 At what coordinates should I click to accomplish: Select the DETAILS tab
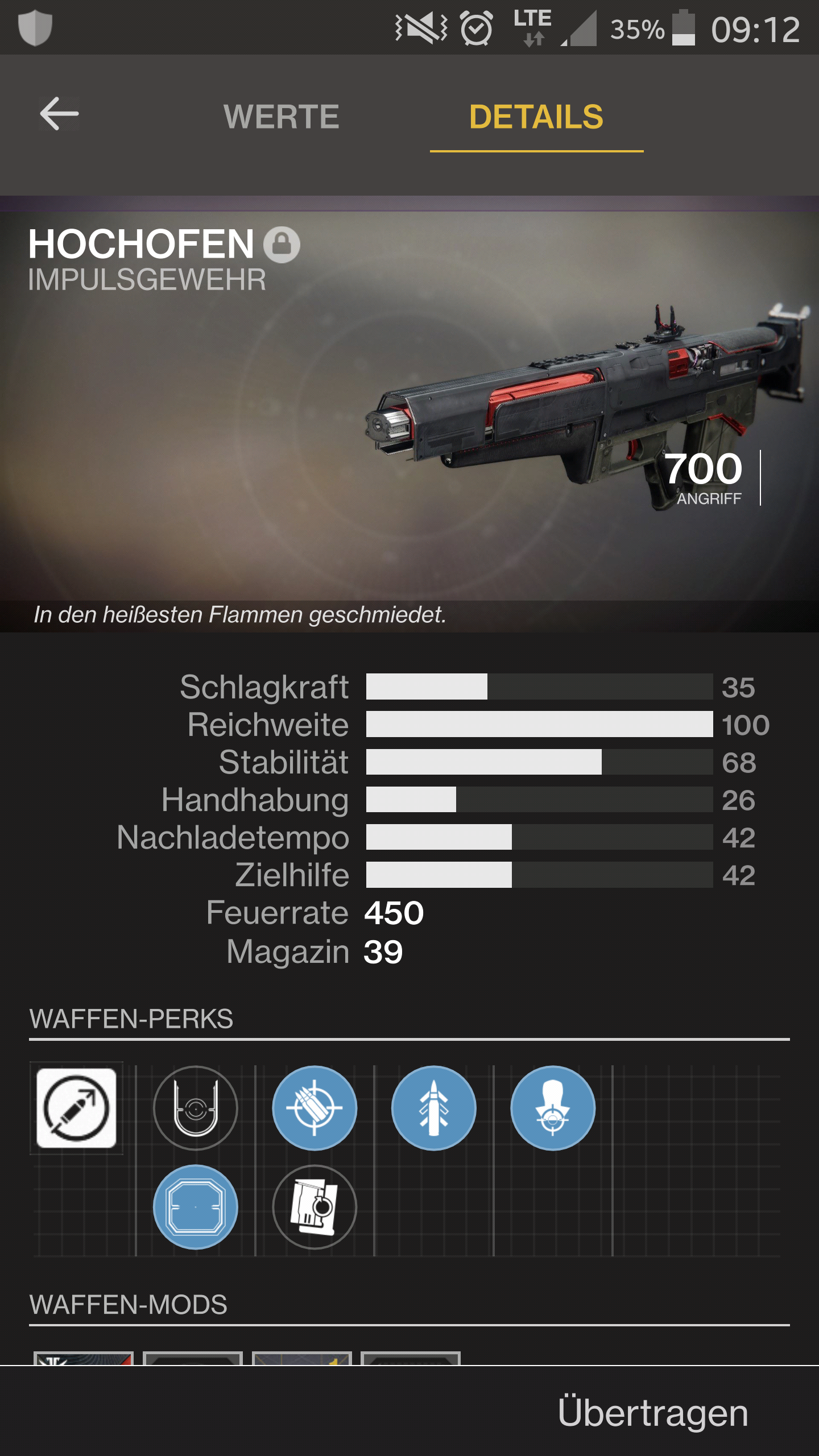[536, 117]
